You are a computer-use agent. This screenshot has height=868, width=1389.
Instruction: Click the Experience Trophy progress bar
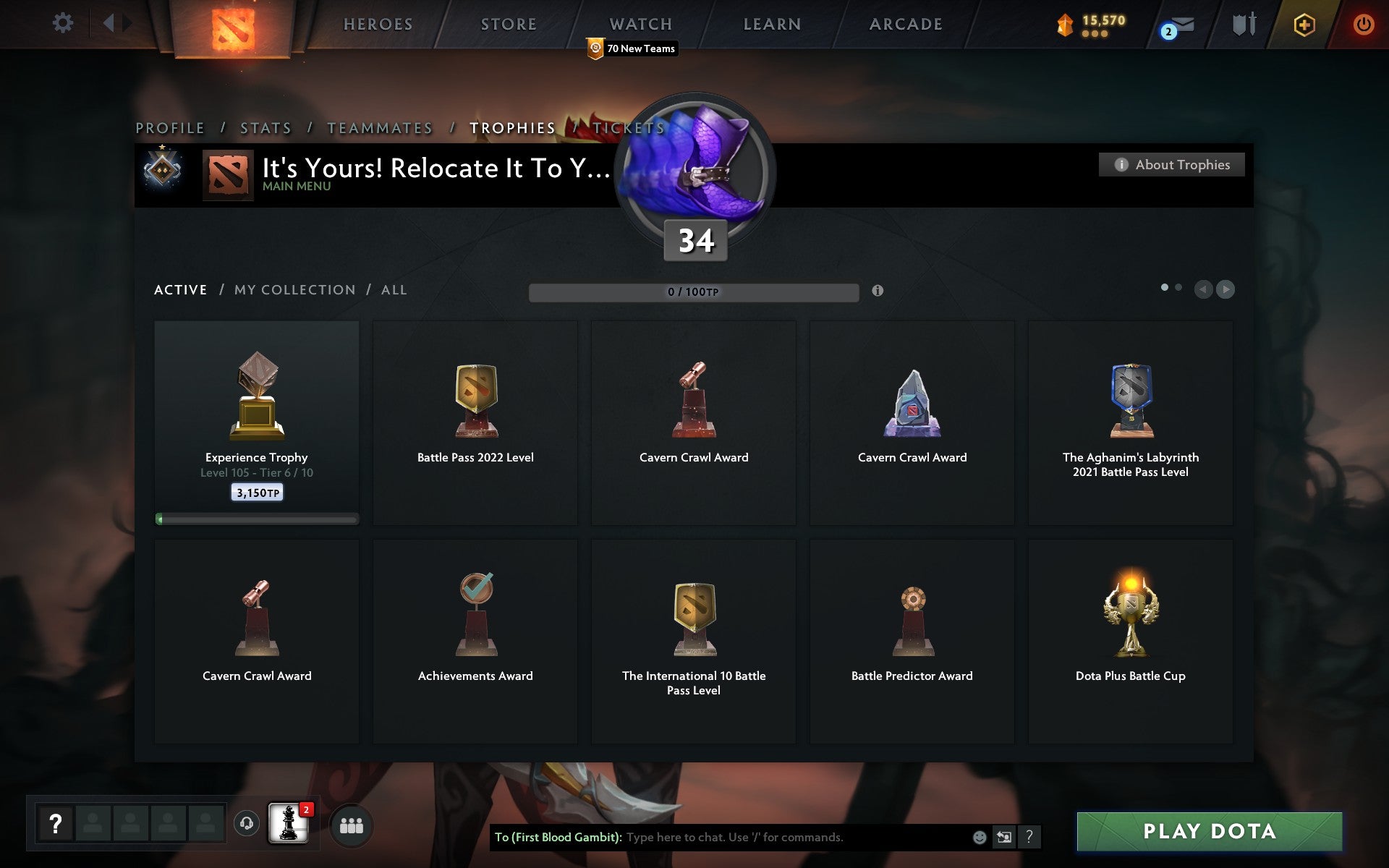click(x=257, y=519)
